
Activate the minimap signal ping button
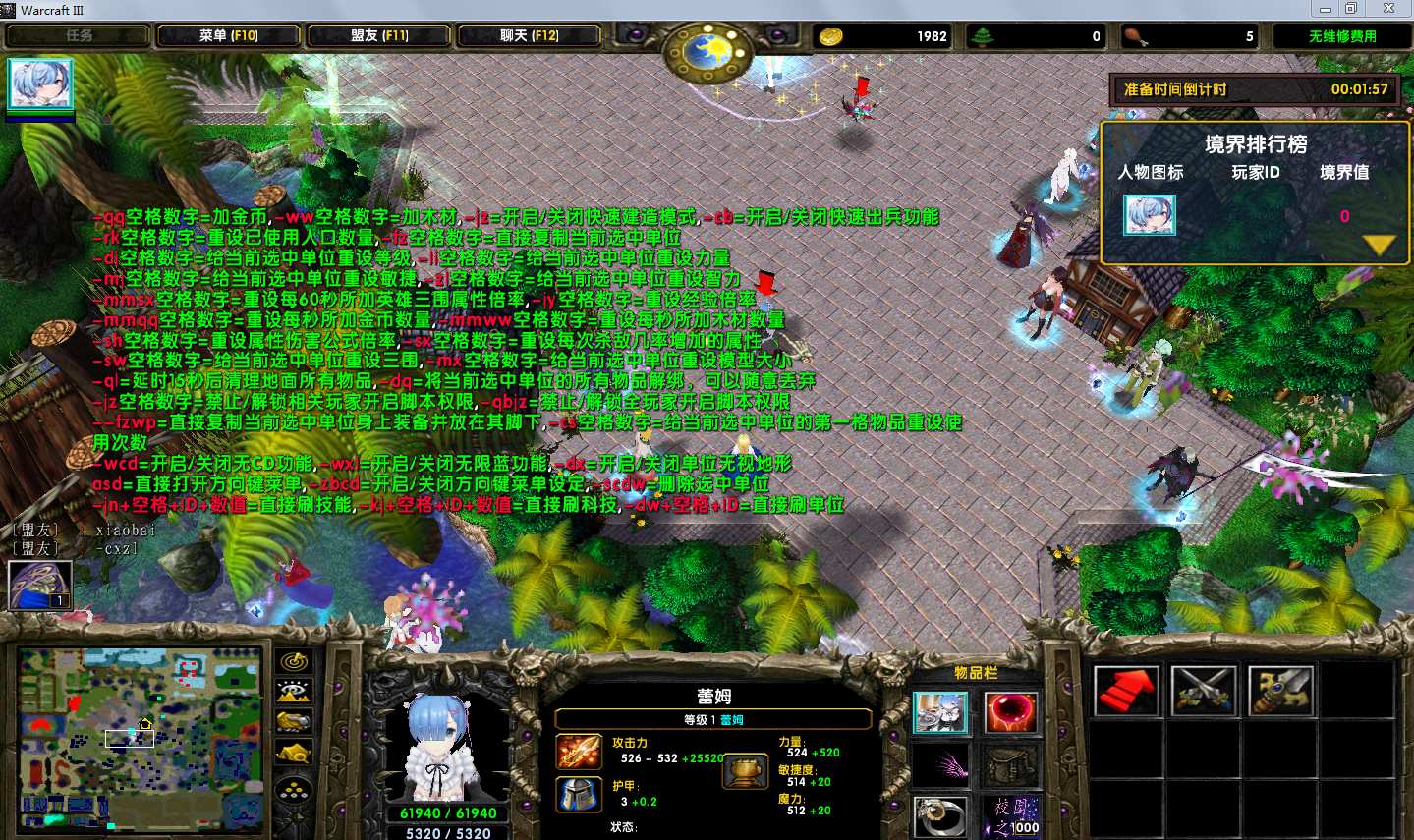coord(295,661)
